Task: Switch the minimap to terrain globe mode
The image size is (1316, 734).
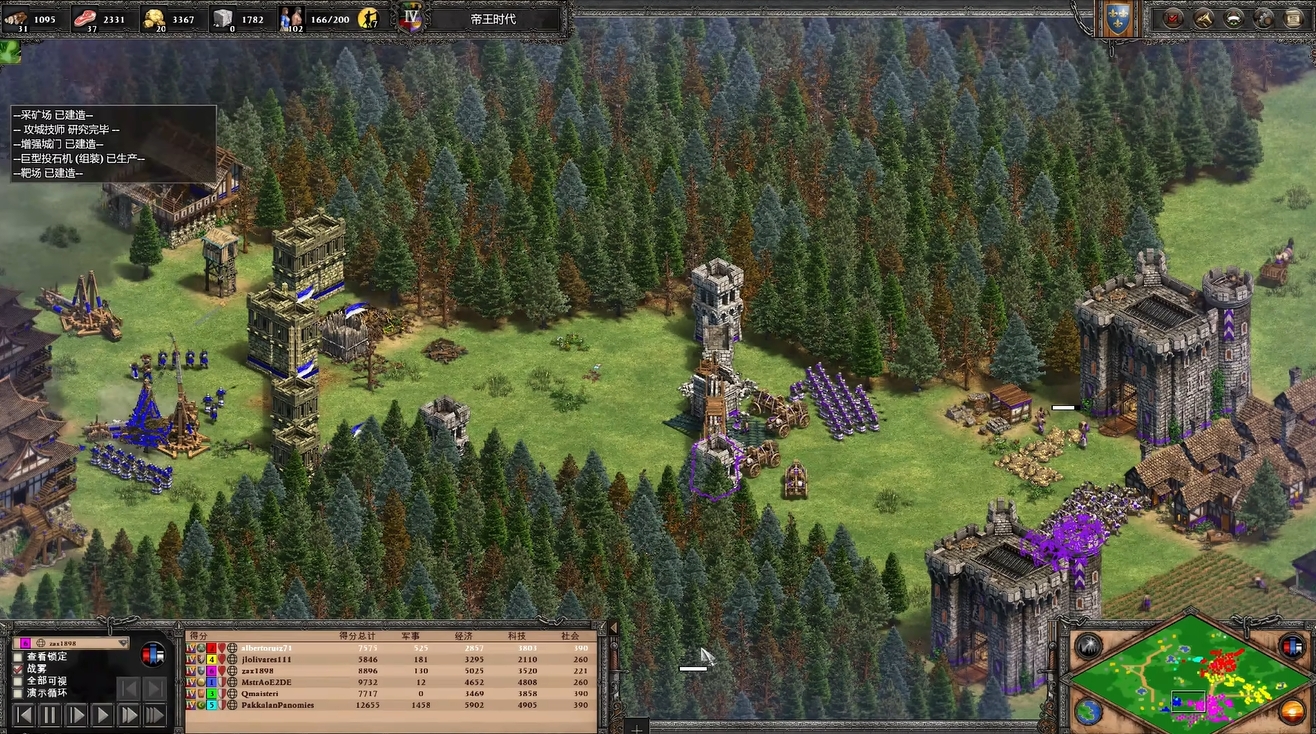Action: point(1088,712)
